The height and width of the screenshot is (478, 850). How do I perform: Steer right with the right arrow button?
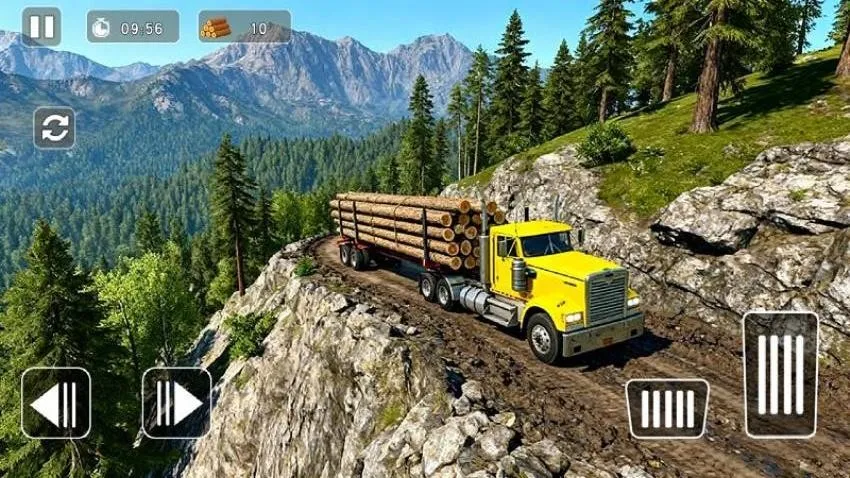tap(176, 403)
